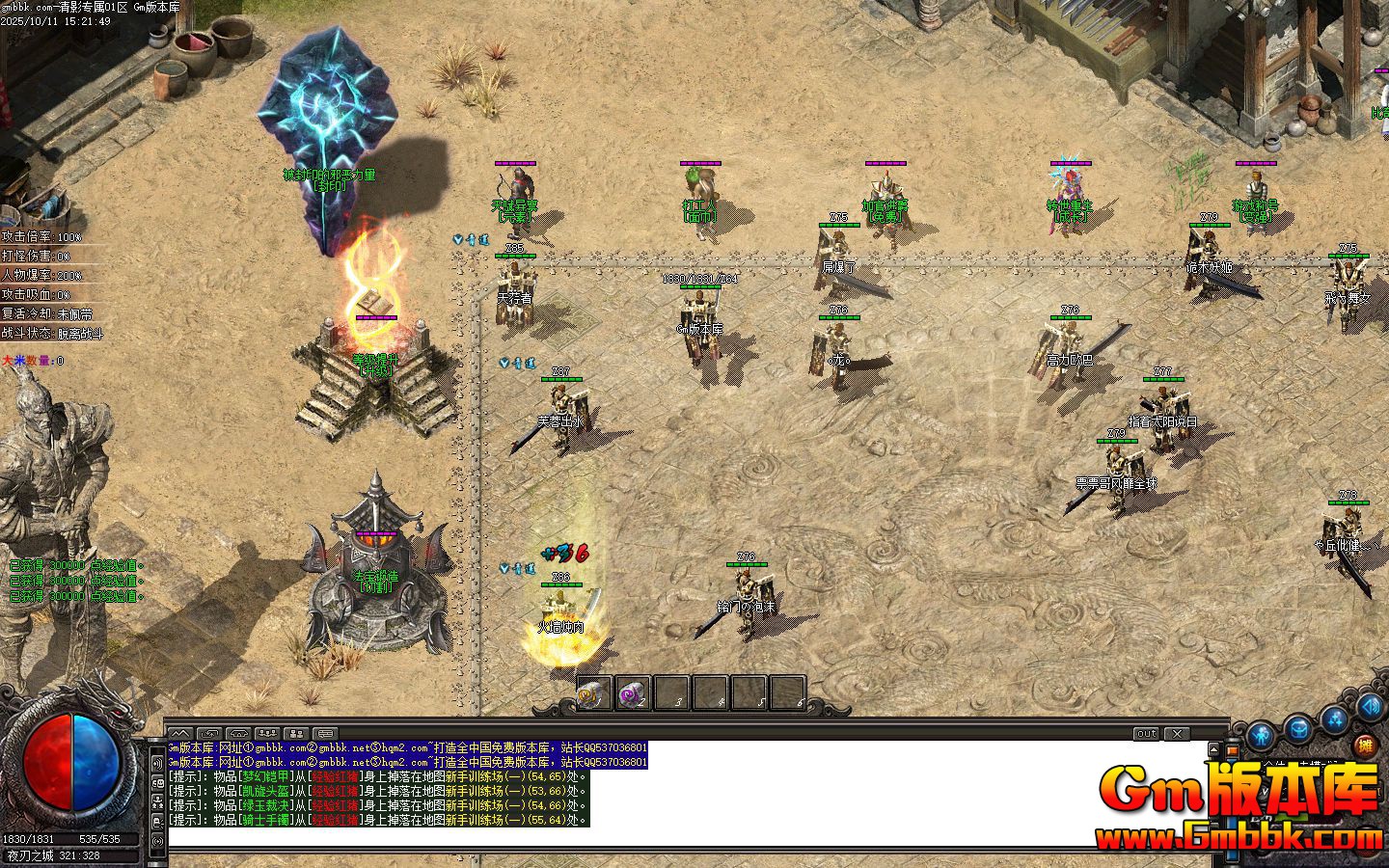The width and height of the screenshot is (1389, 868).
Task: Close the chat panel with the X button
Action: point(1176,734)
